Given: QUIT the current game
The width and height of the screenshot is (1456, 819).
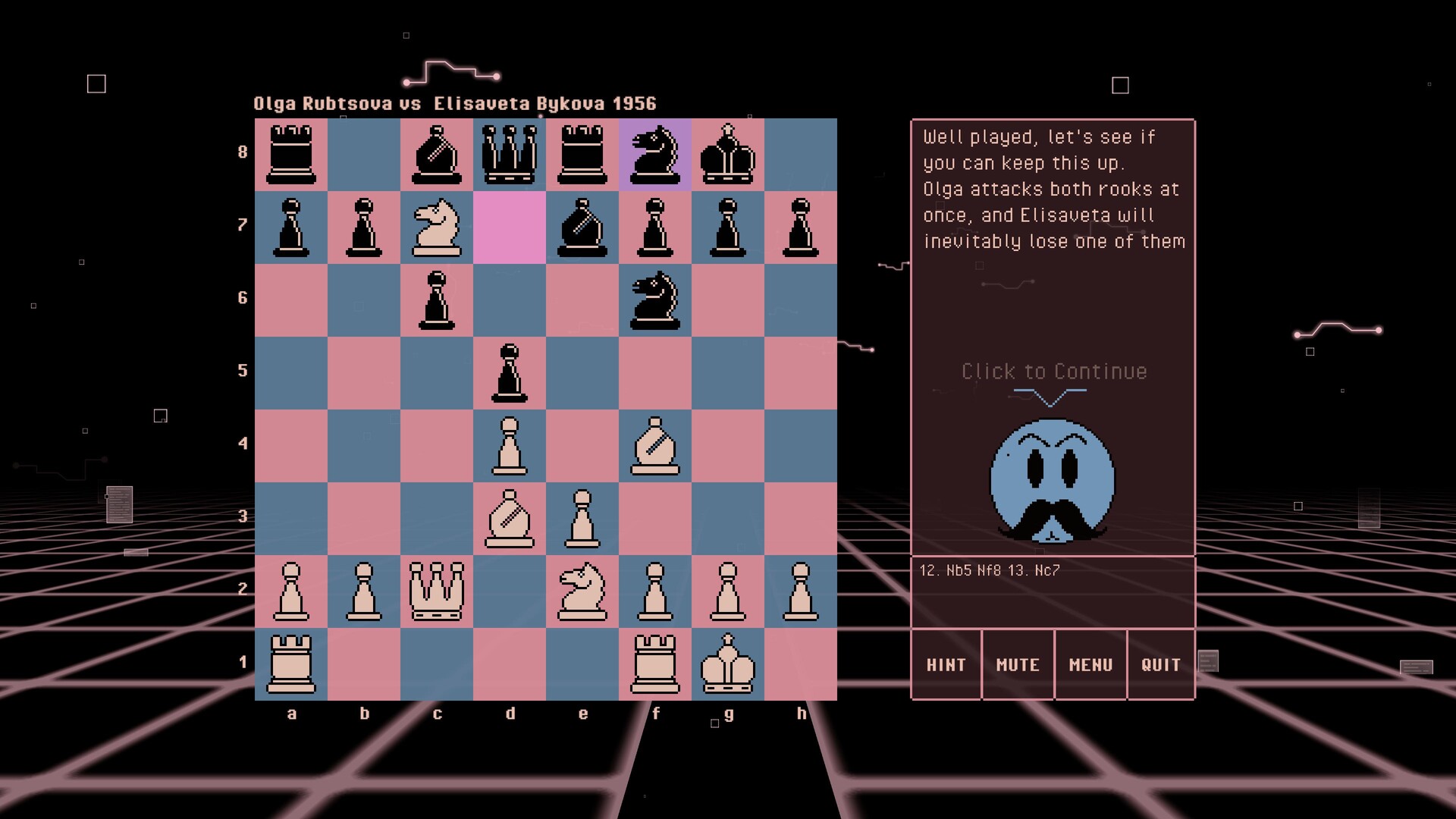Looking at the screenshot, I should 1161,664.
